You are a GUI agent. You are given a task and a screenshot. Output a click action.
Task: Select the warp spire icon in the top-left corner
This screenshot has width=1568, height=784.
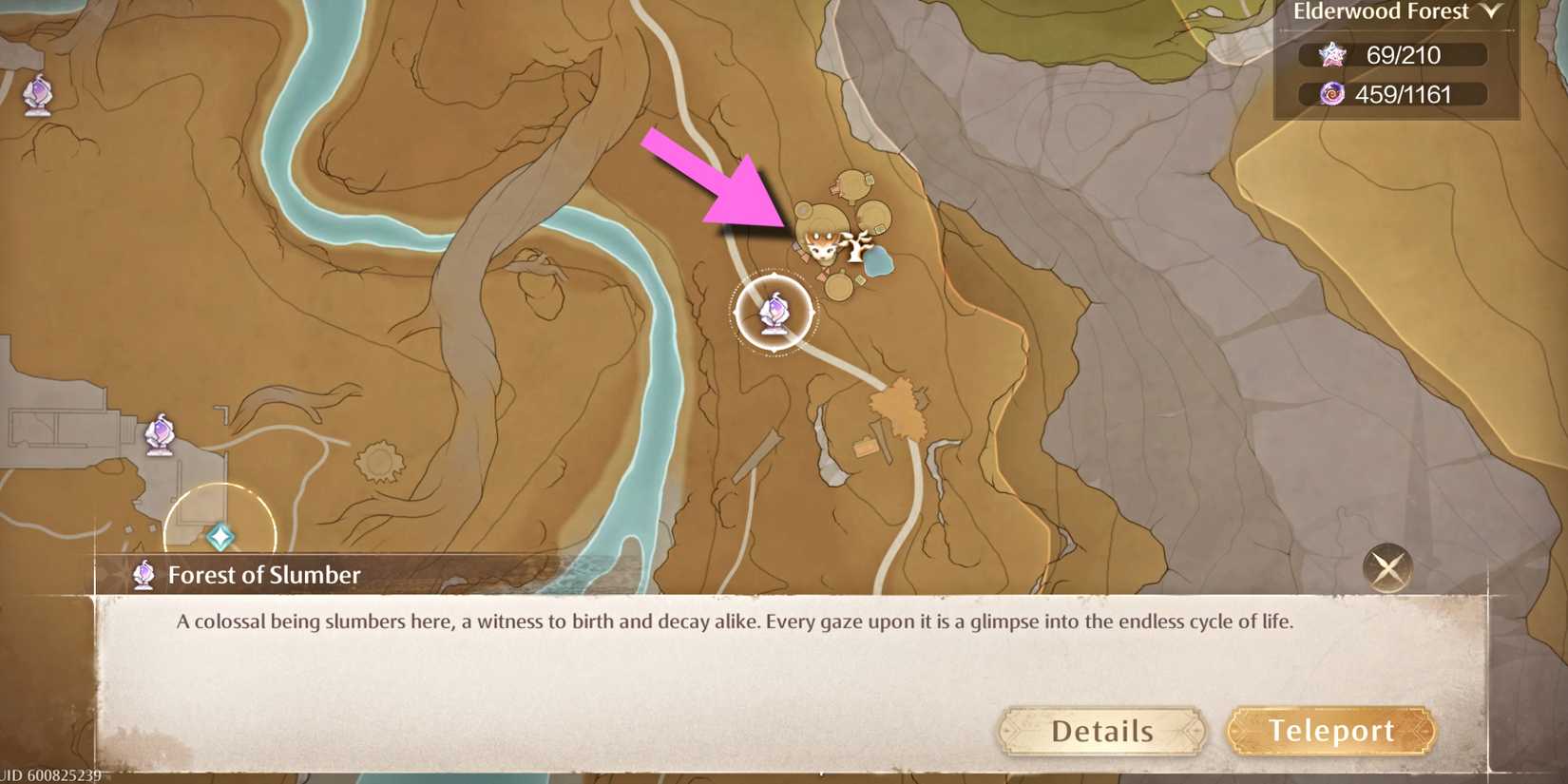38,95
